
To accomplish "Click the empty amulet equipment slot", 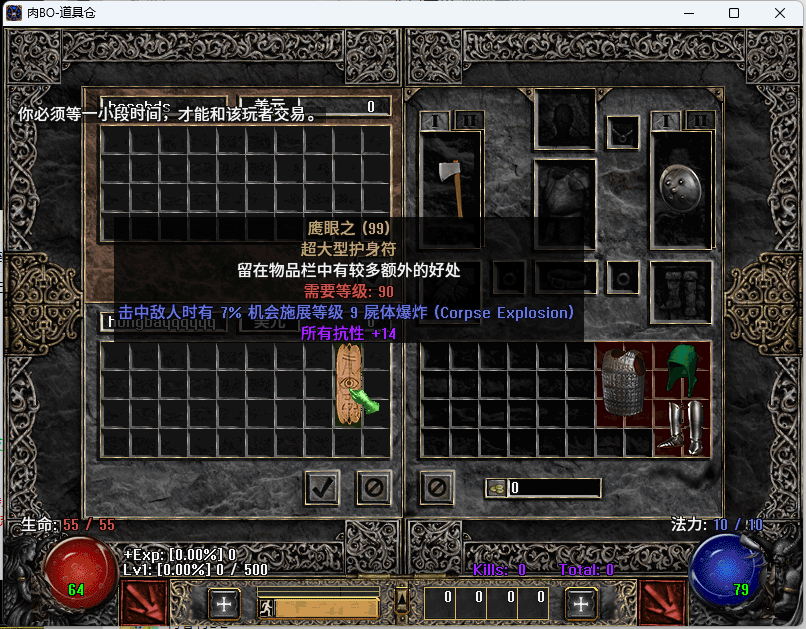I will [624, 130].
